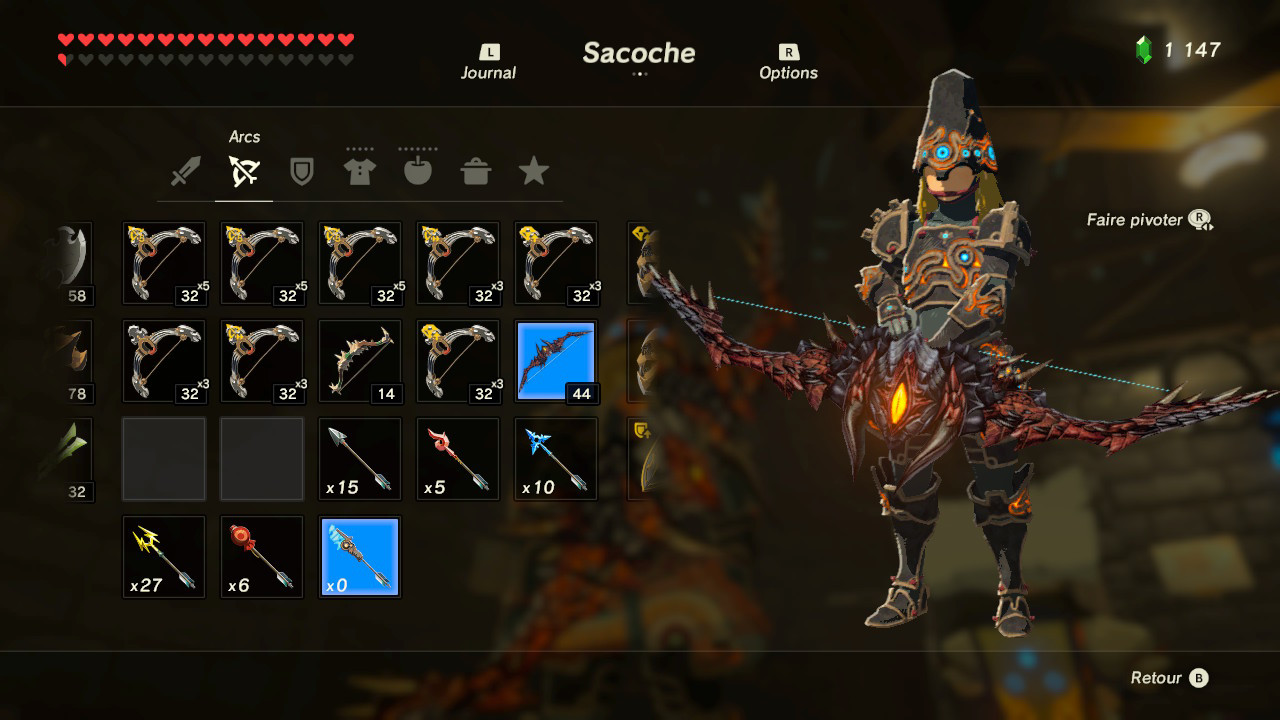Viewport: 1280px width, 720px height.
Task: Open the Journal screen
Action: [x=488, y=60]
